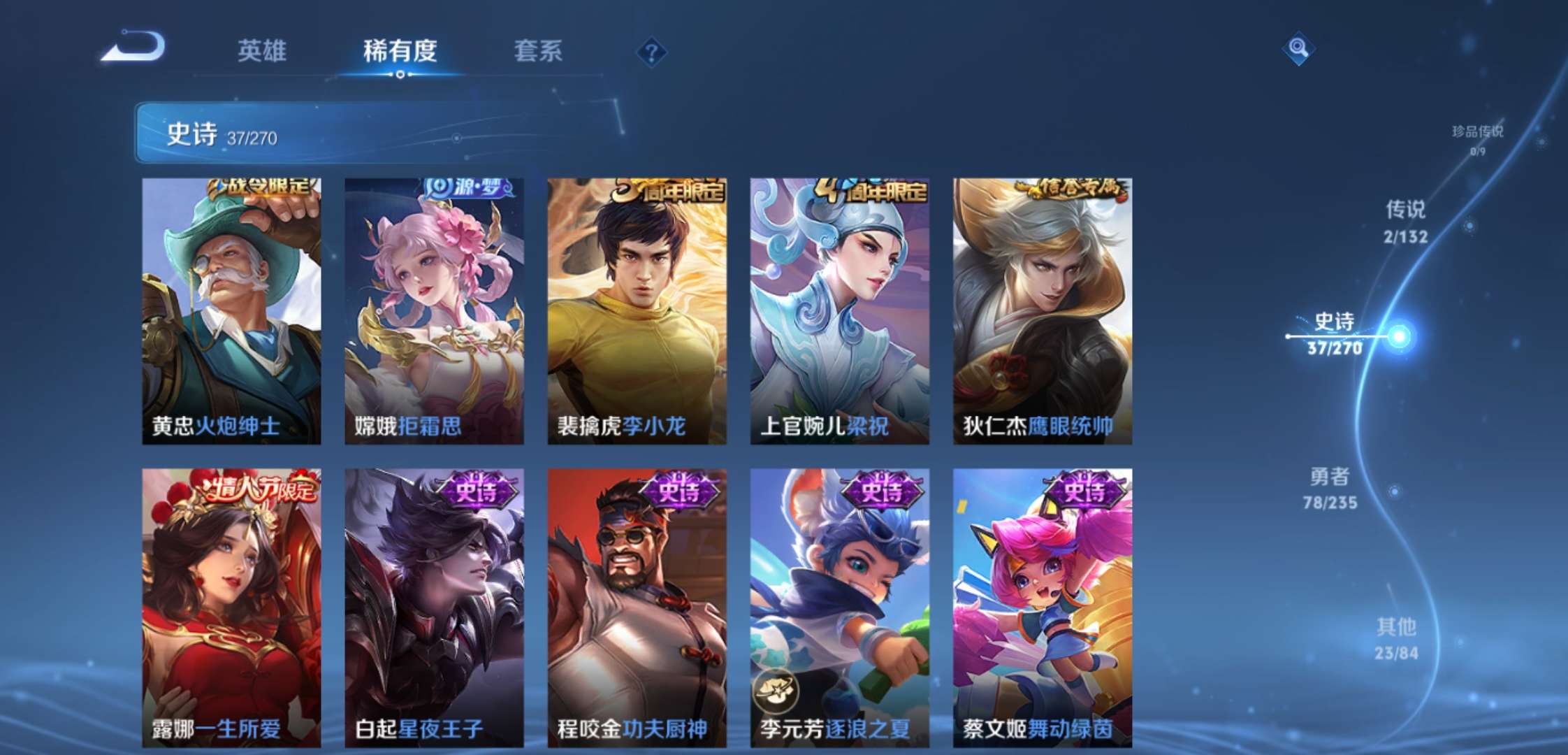Switch to the 英雄 tab
Viewport: 1568px width, 755px height.
263,50
